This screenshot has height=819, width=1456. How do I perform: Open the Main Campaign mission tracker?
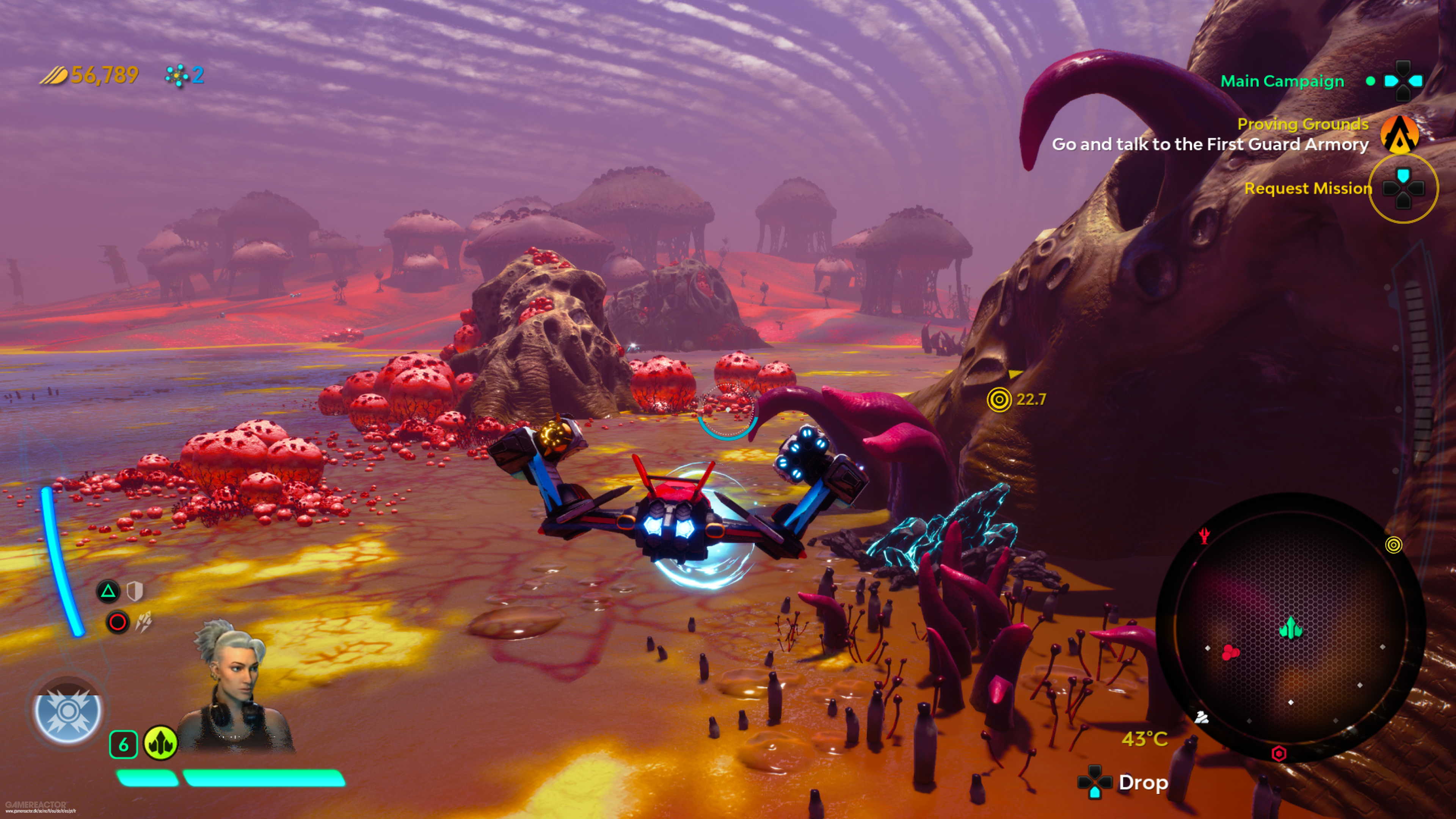click(1282, 82)
